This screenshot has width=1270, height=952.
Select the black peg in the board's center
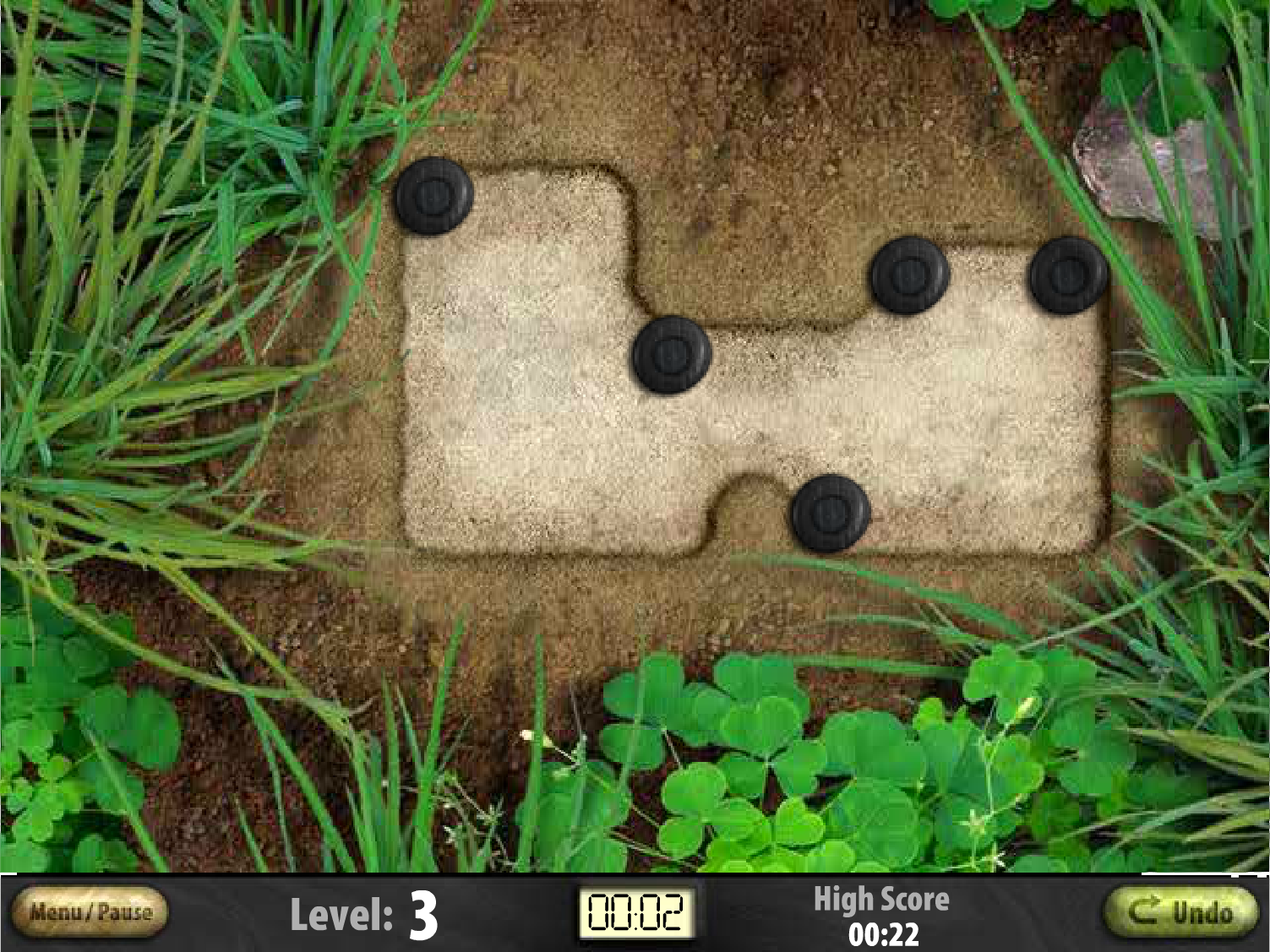(x=671, y=354)
